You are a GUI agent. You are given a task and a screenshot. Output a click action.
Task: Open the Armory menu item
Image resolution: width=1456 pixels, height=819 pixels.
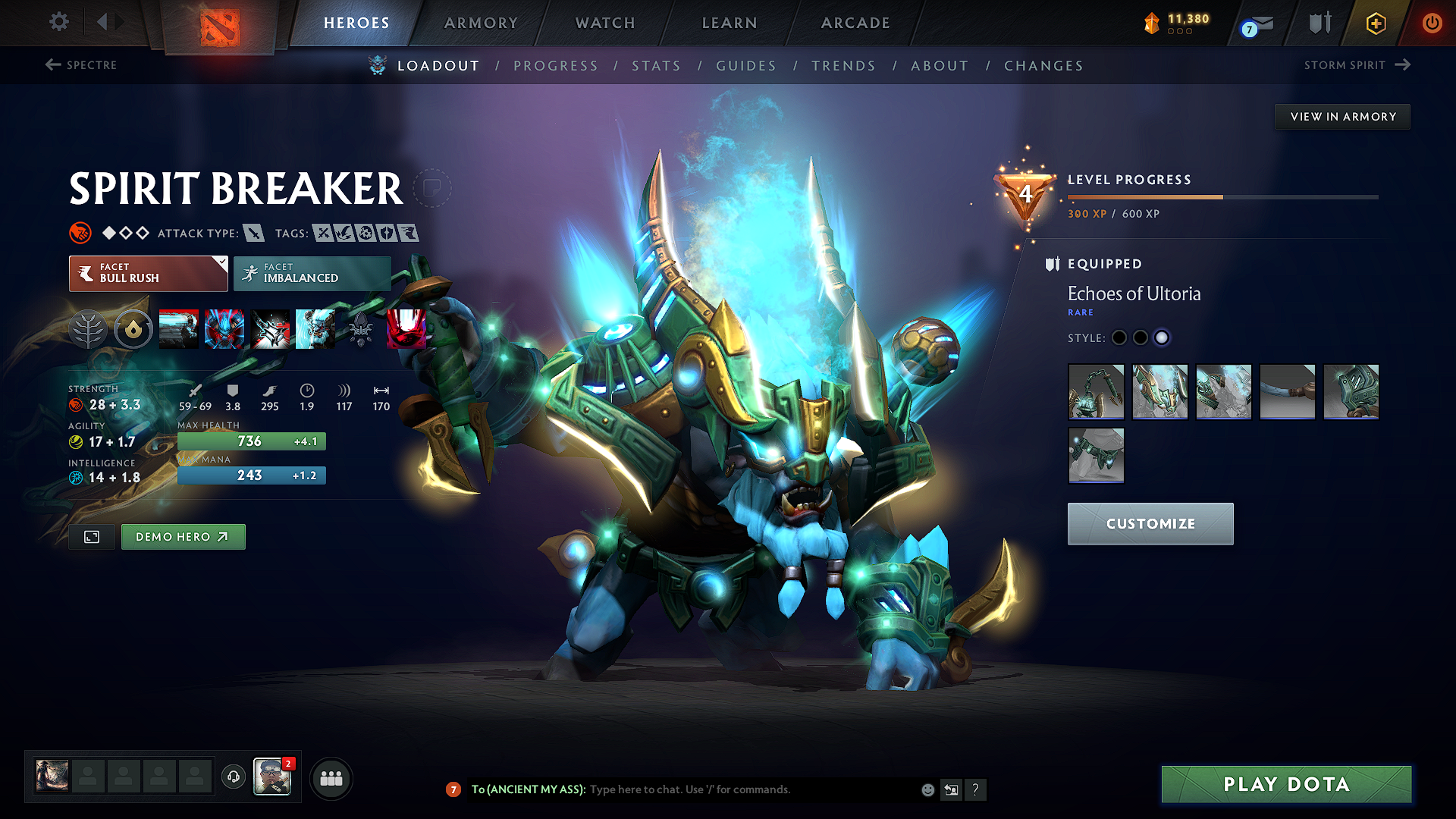[481, 23]
